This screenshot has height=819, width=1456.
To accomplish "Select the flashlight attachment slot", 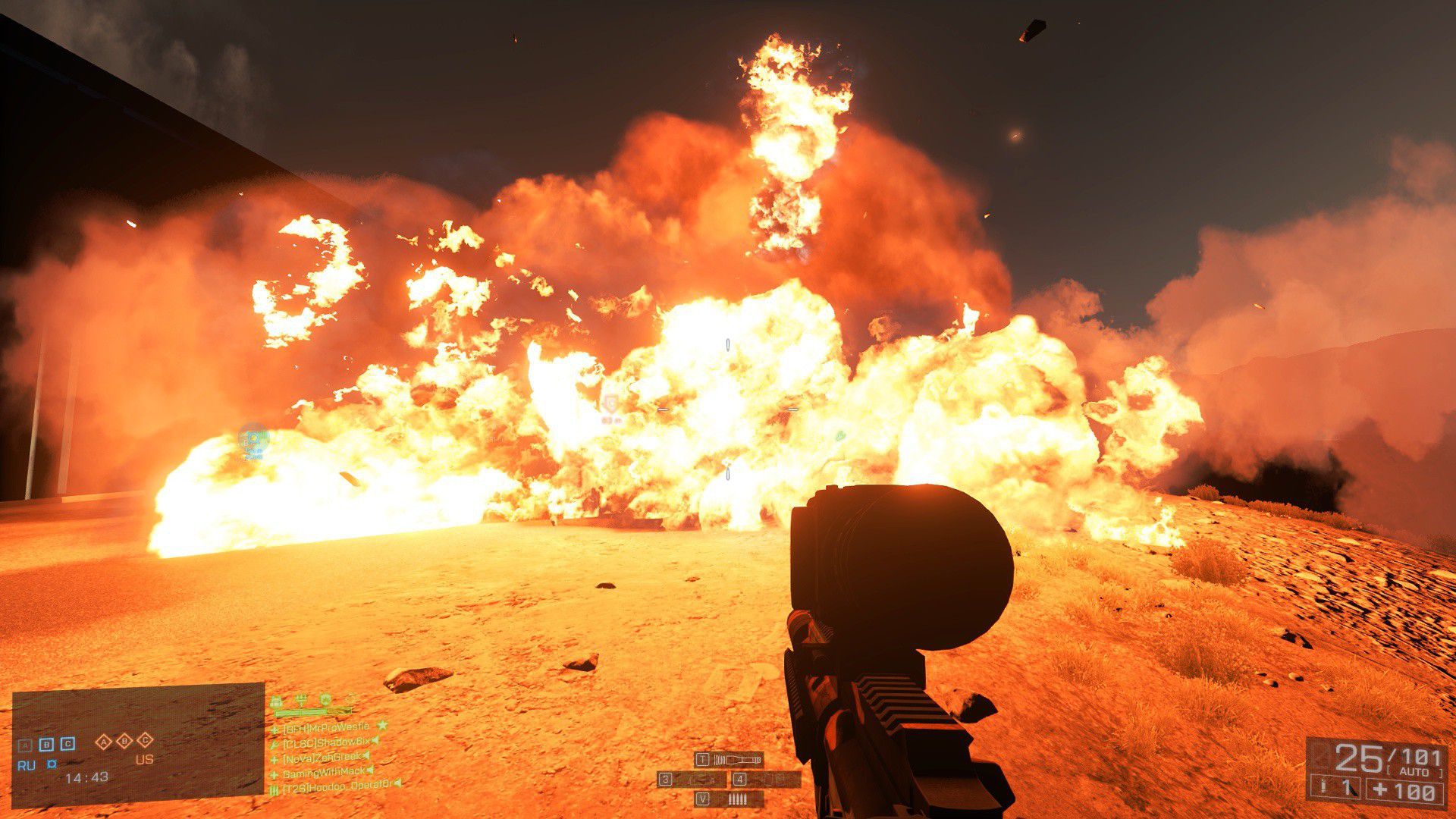I will (729, 759).
